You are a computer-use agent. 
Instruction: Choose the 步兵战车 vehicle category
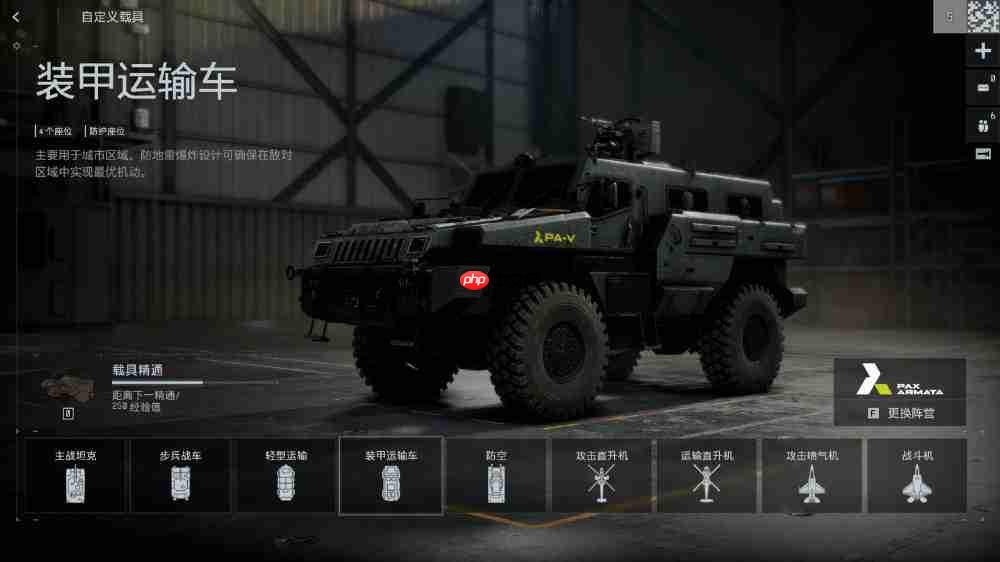click(181, 476)
